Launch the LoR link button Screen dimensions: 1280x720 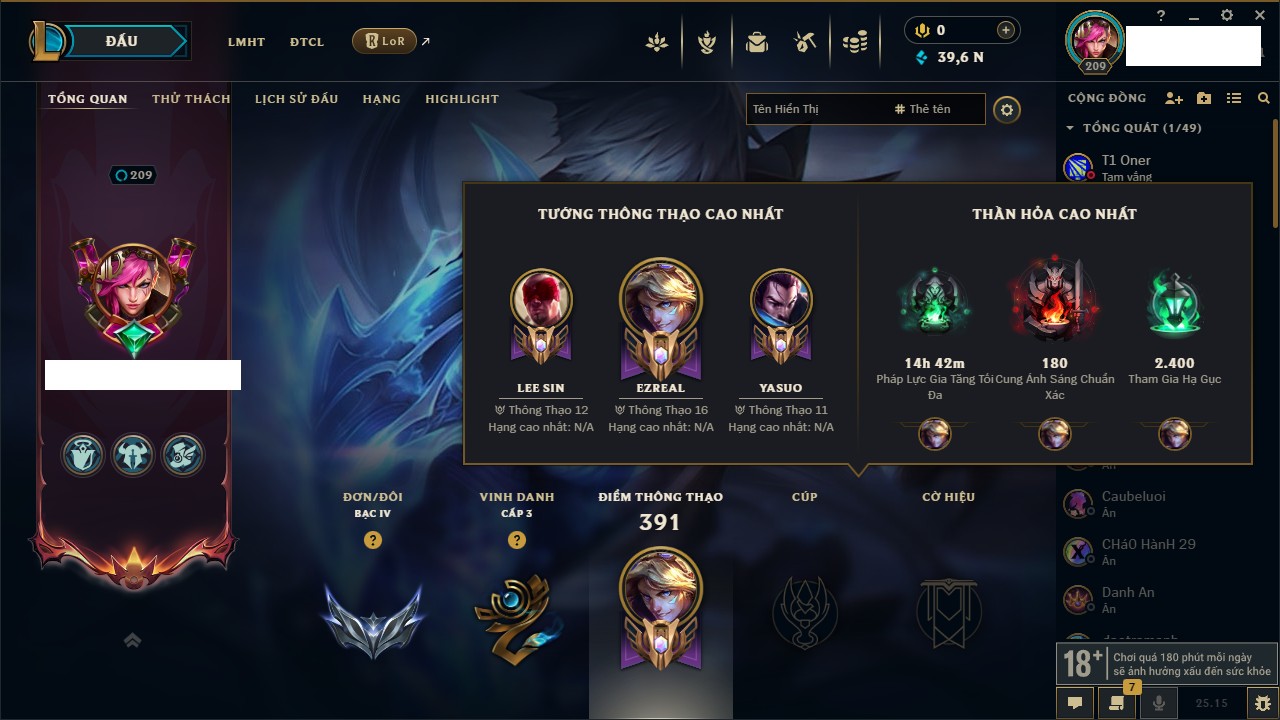coord(385,41)
